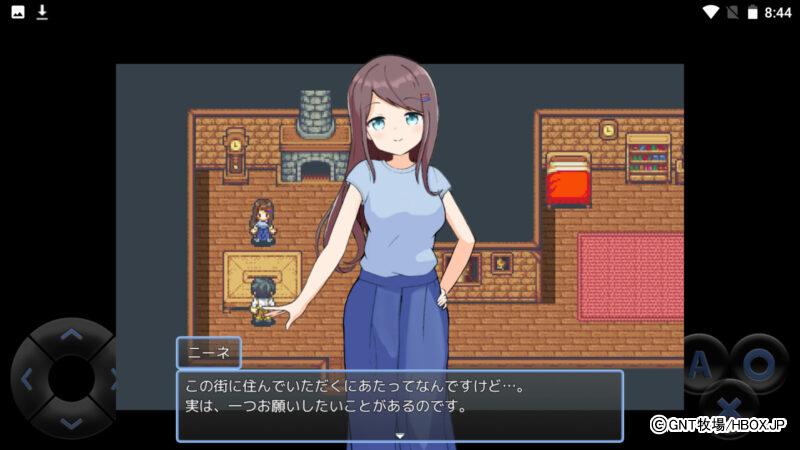Tap the virtual D-pad down arrow
The width and height of the screenshot is (800, 450).
[x=70, y=422]
